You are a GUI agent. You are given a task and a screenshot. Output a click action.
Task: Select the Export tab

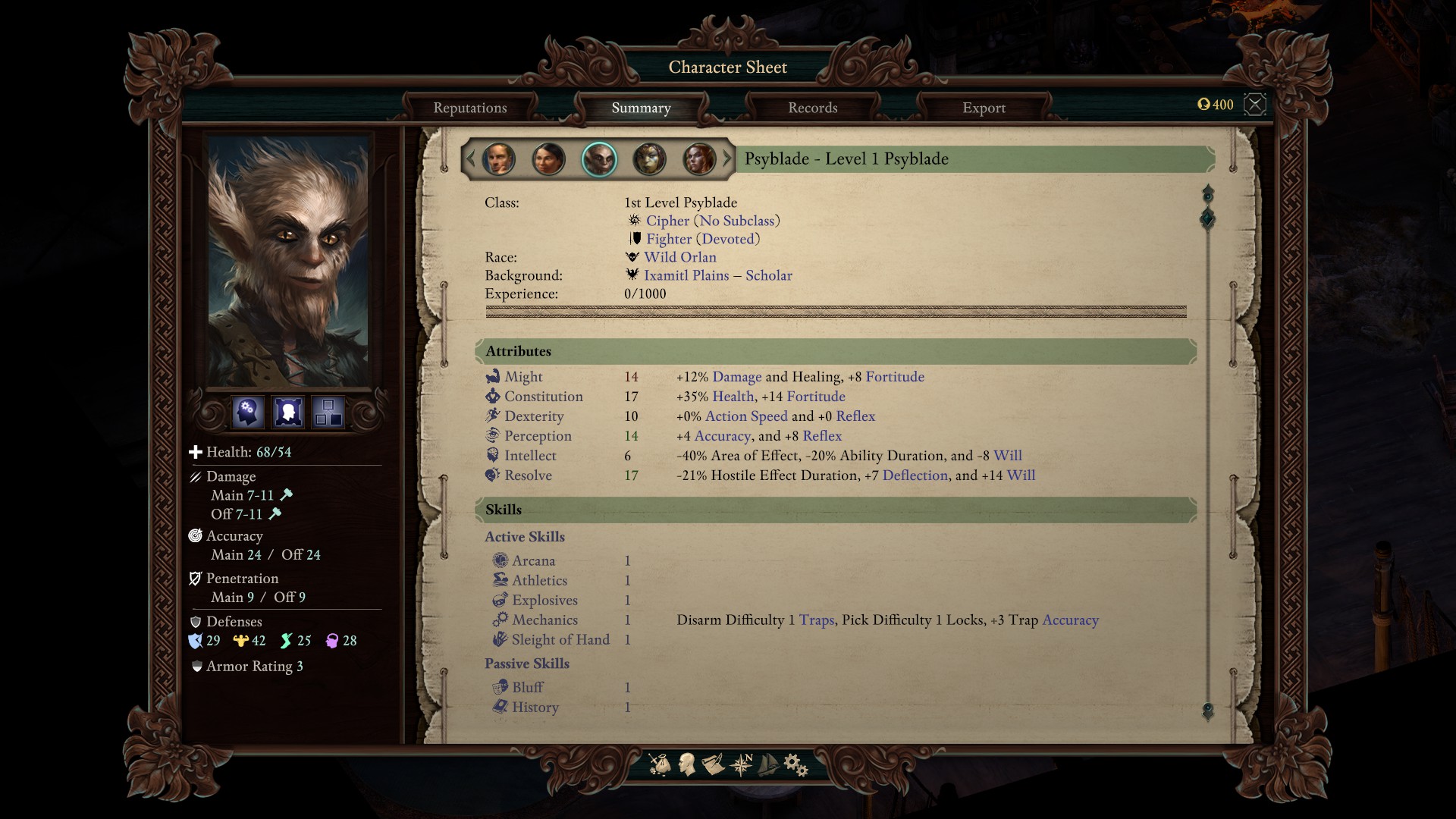(x=984, y=108)
